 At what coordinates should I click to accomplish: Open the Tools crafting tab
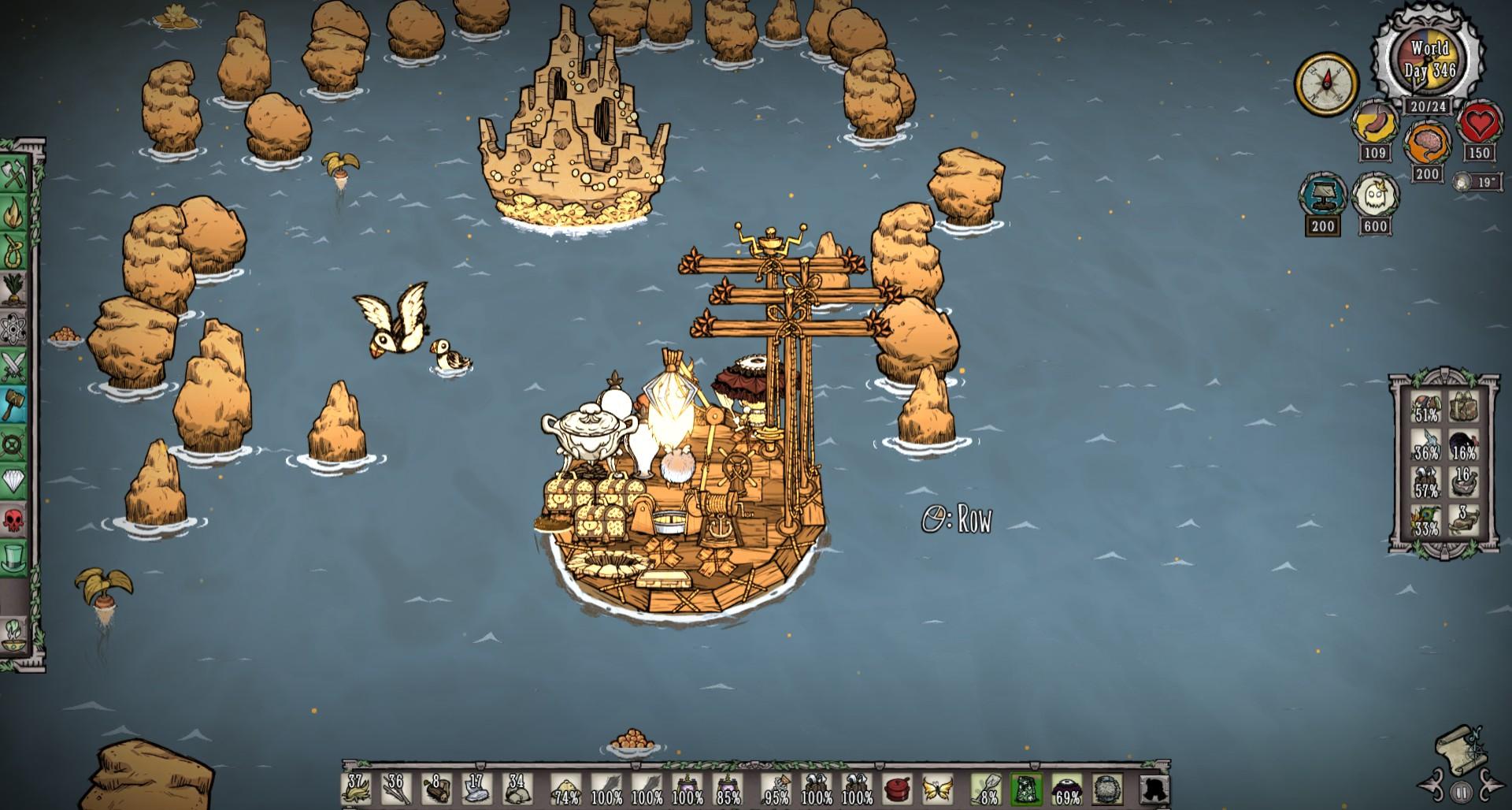15,174
